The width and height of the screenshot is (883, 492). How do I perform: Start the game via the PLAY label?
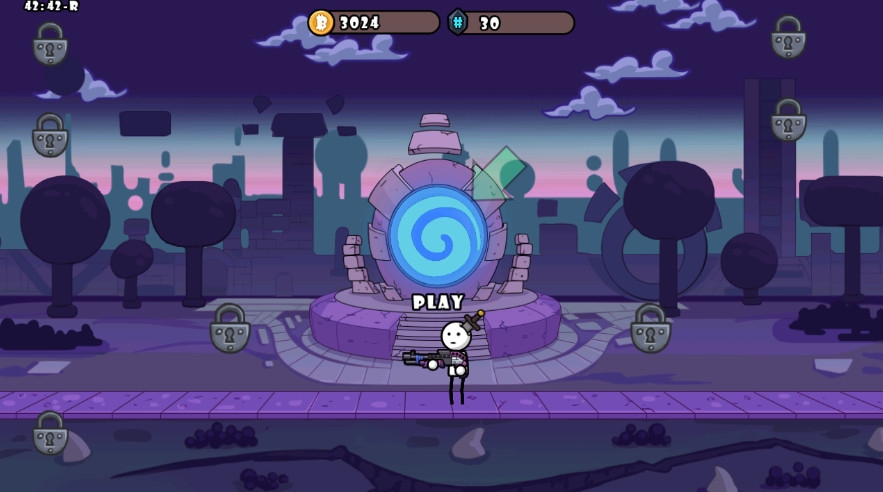(438, 302)
